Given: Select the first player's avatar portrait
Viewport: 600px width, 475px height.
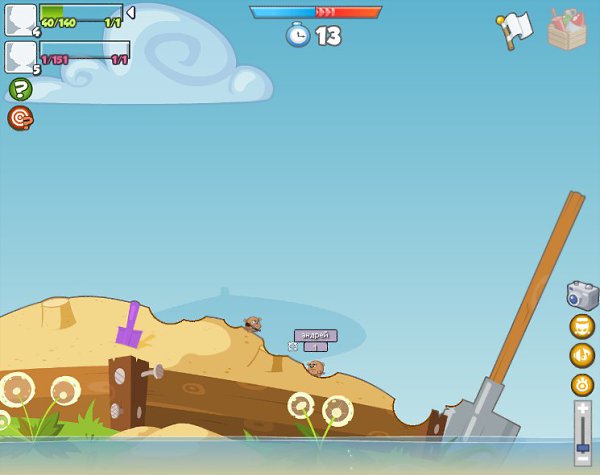Looking at the screenshot, I should pos(21,19).
